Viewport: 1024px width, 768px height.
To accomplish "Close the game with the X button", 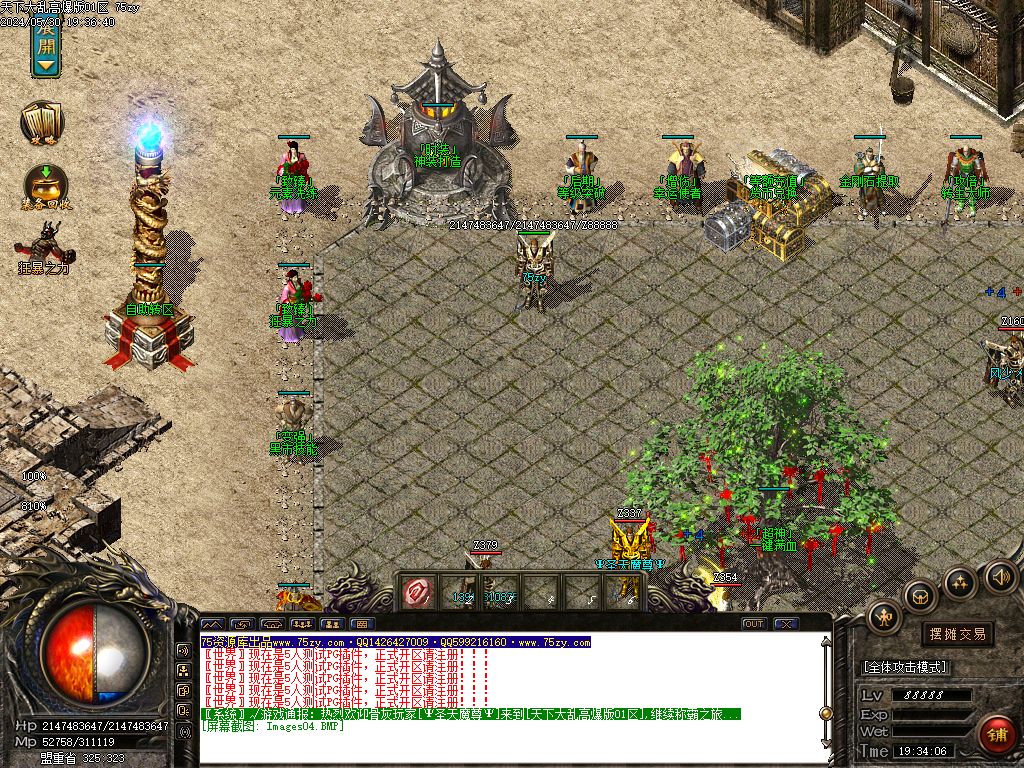I will tap(786, 624).
